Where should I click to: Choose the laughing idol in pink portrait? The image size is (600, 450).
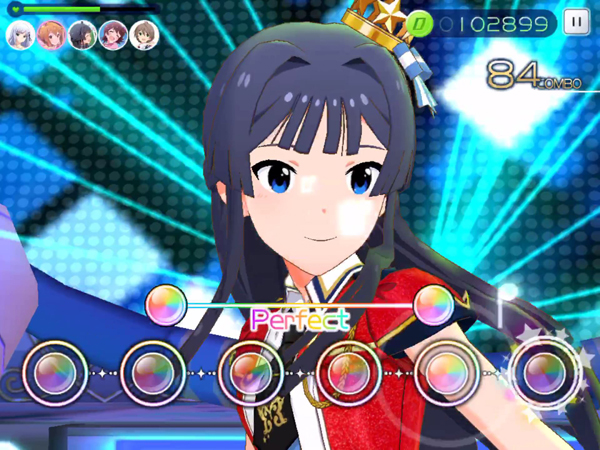(113, 35)
